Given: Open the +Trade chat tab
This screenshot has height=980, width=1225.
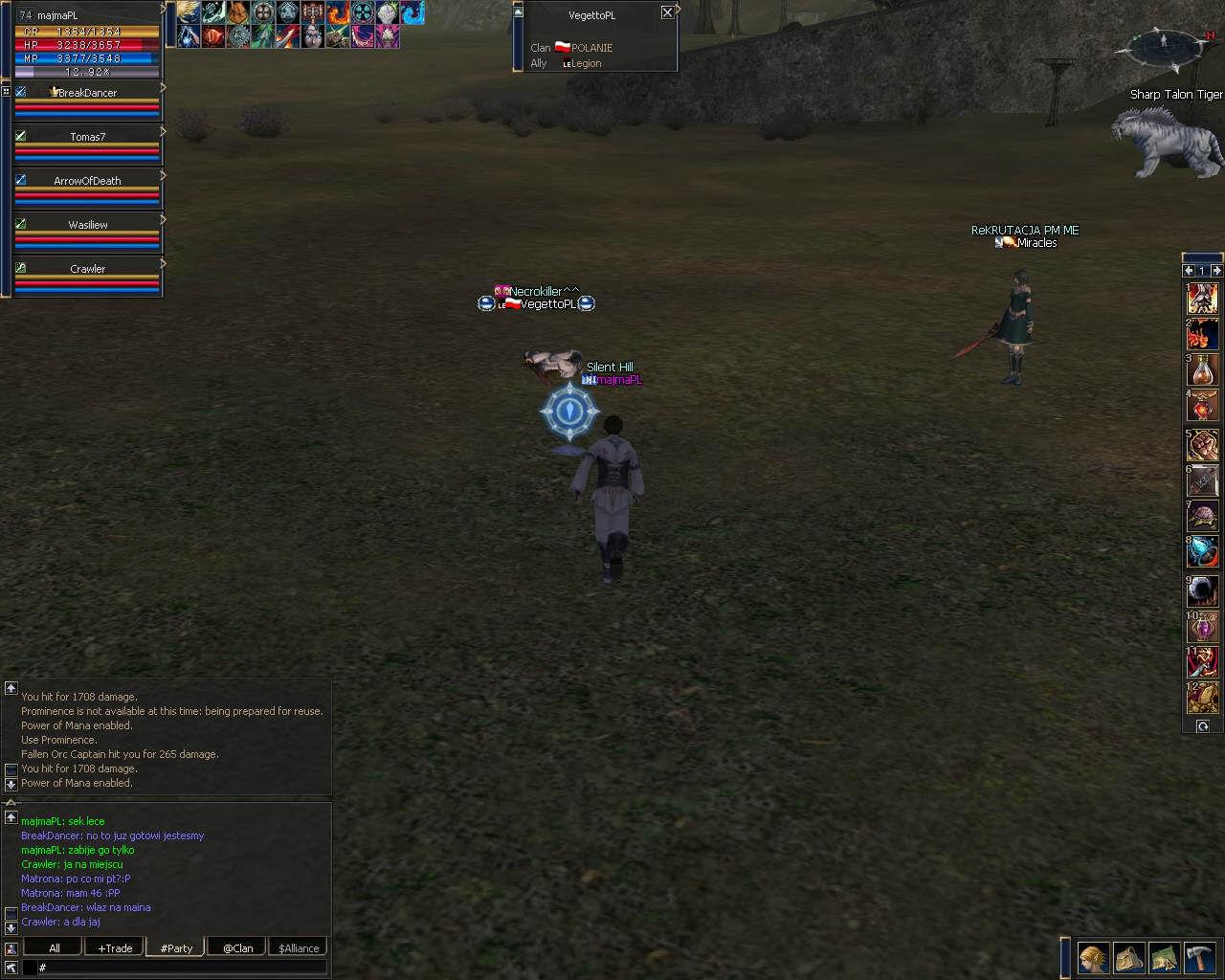Looking at the screenshot, I should click(x=115, y=947).
